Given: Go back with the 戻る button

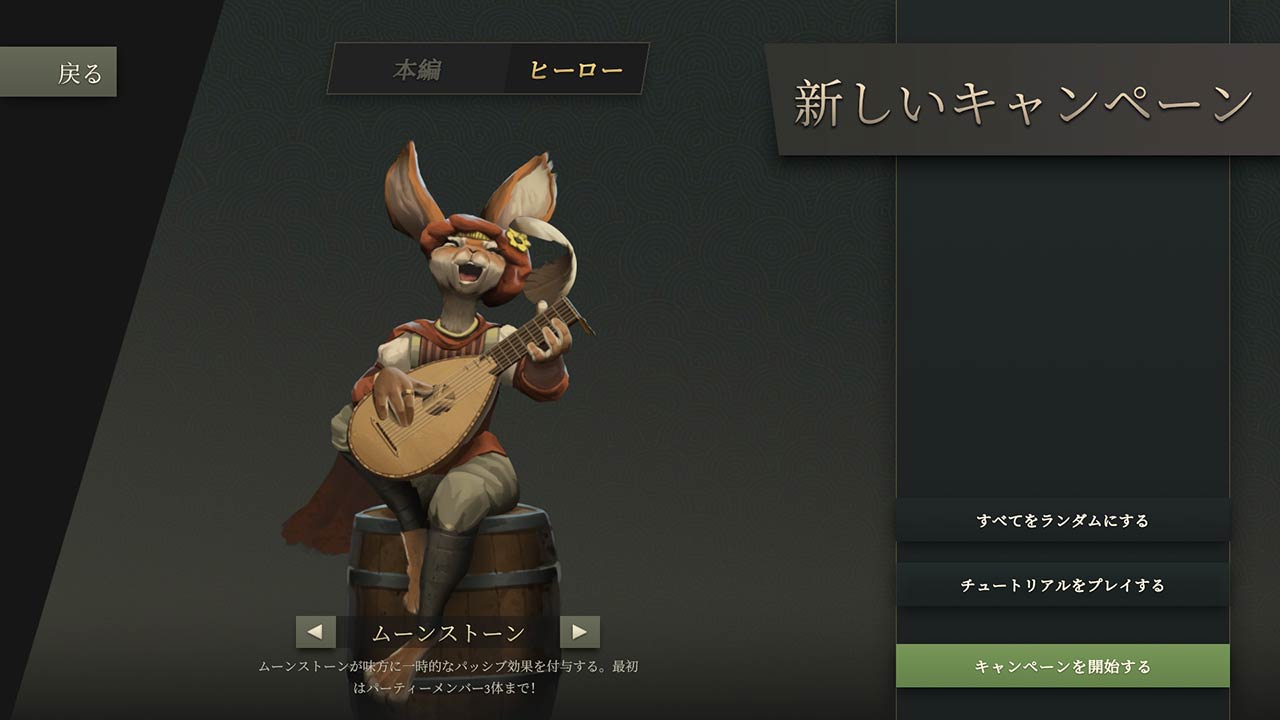Looking at the screenshot, I should 60,72.
